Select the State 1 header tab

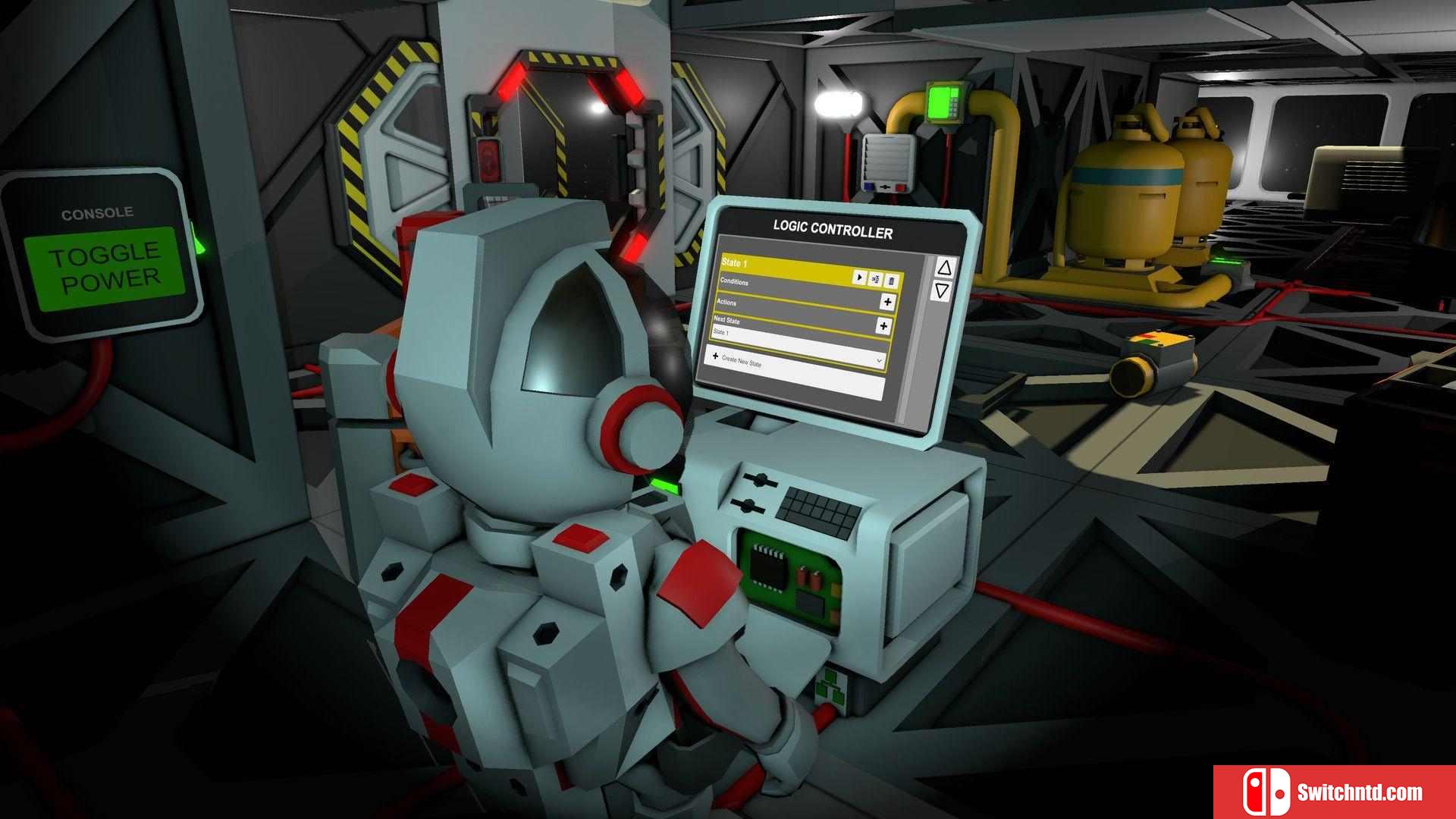736,263
